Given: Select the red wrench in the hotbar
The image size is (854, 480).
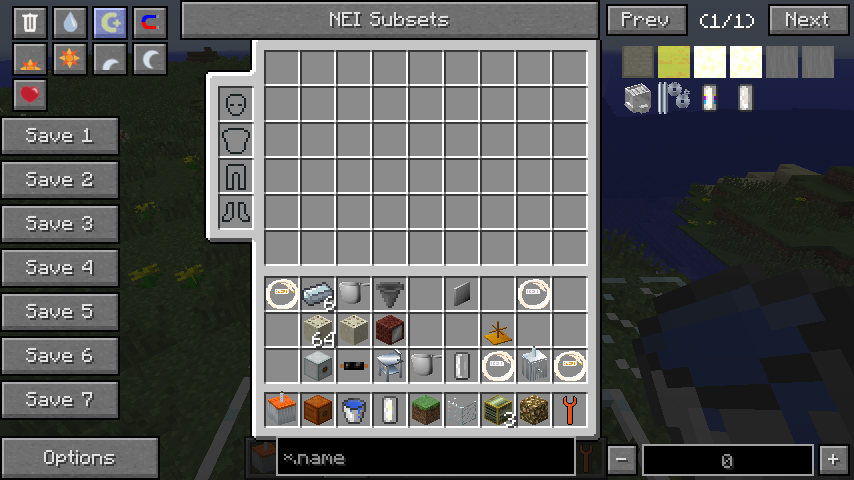Looking at the screenshot, I should click(570, 410).
